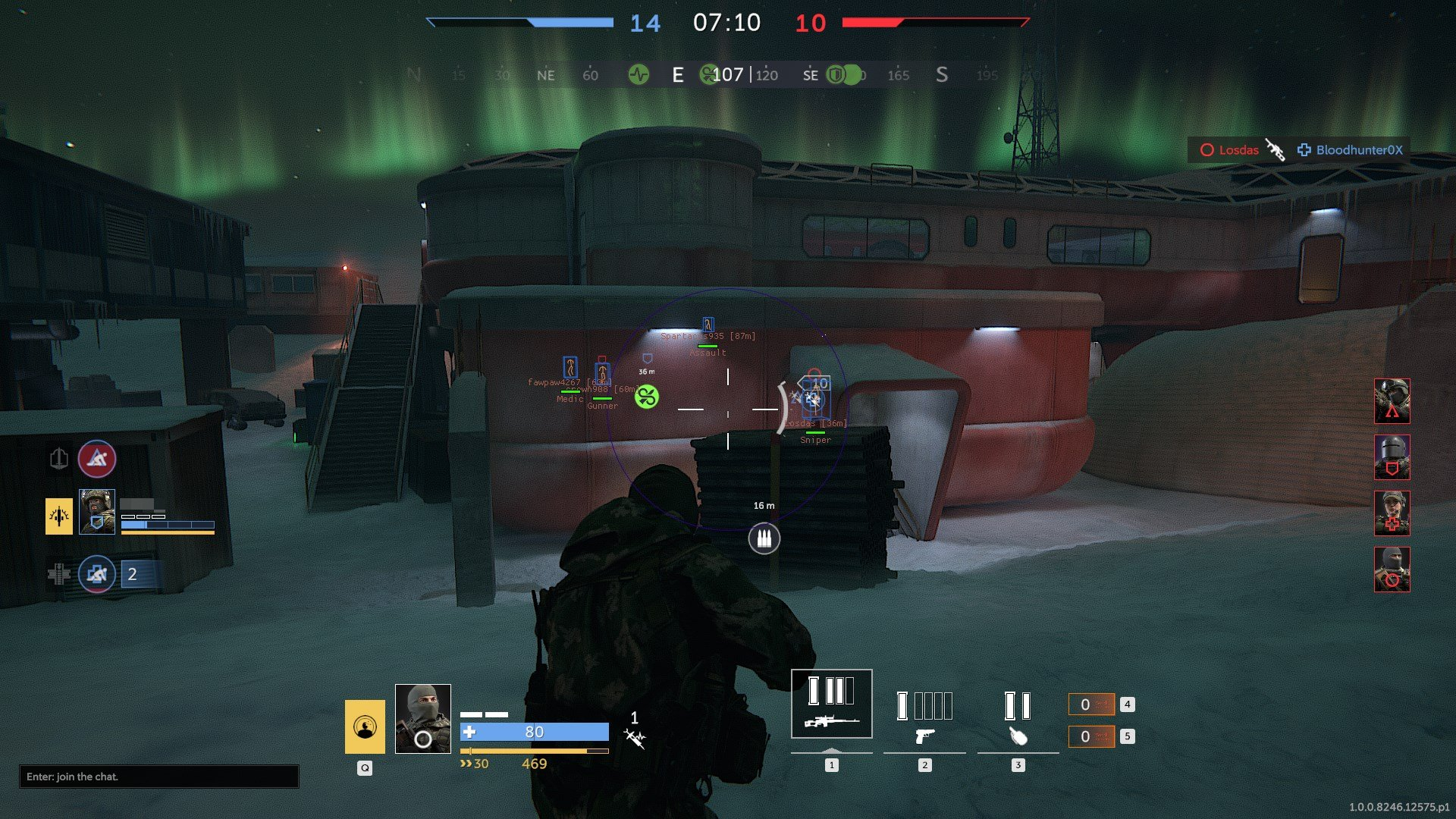
Task: Select the sniper rifle weapon slot
Action: (831, 704)
